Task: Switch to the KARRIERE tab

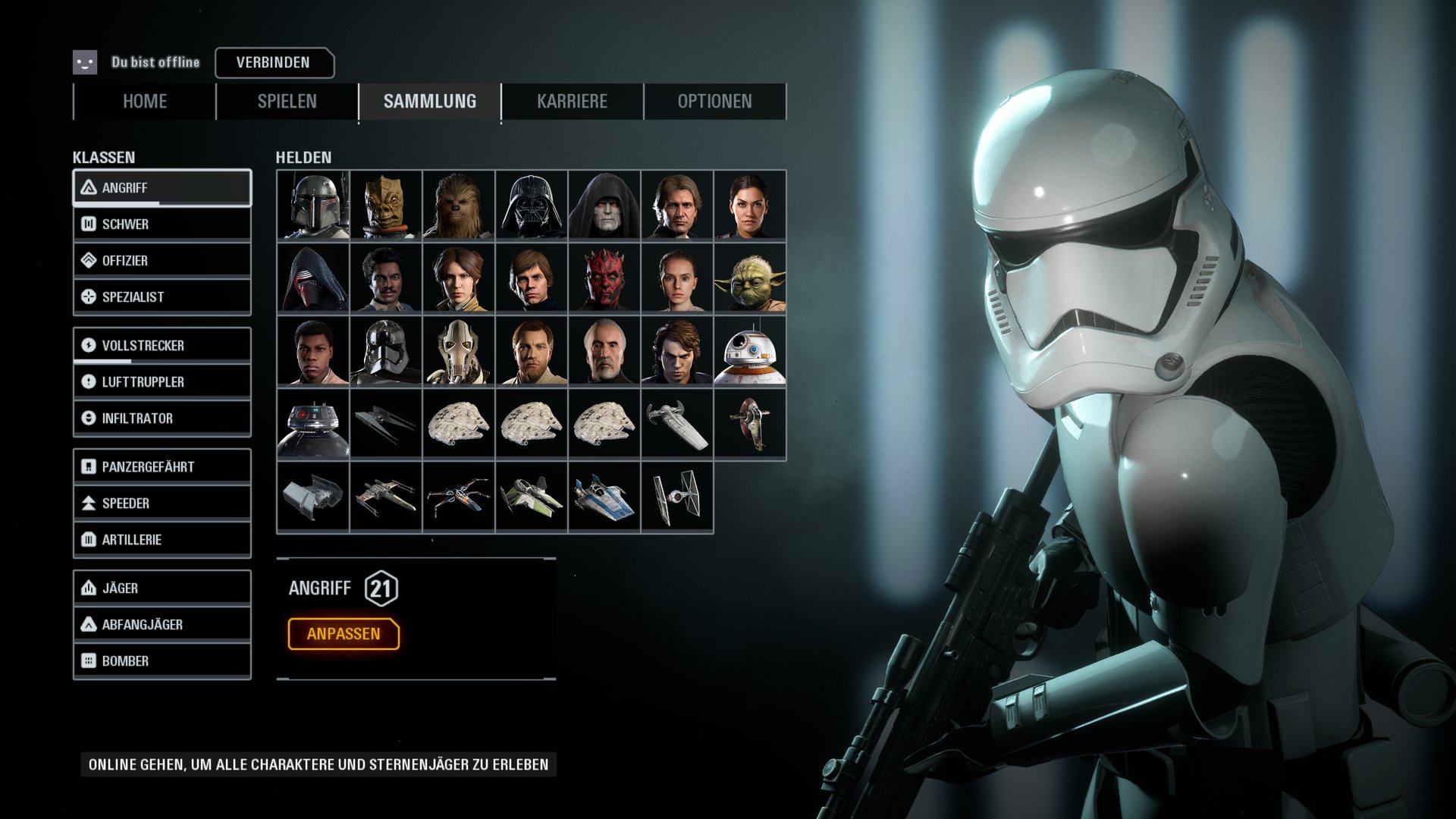Action: pyautogui.click(x=572, y=101)
